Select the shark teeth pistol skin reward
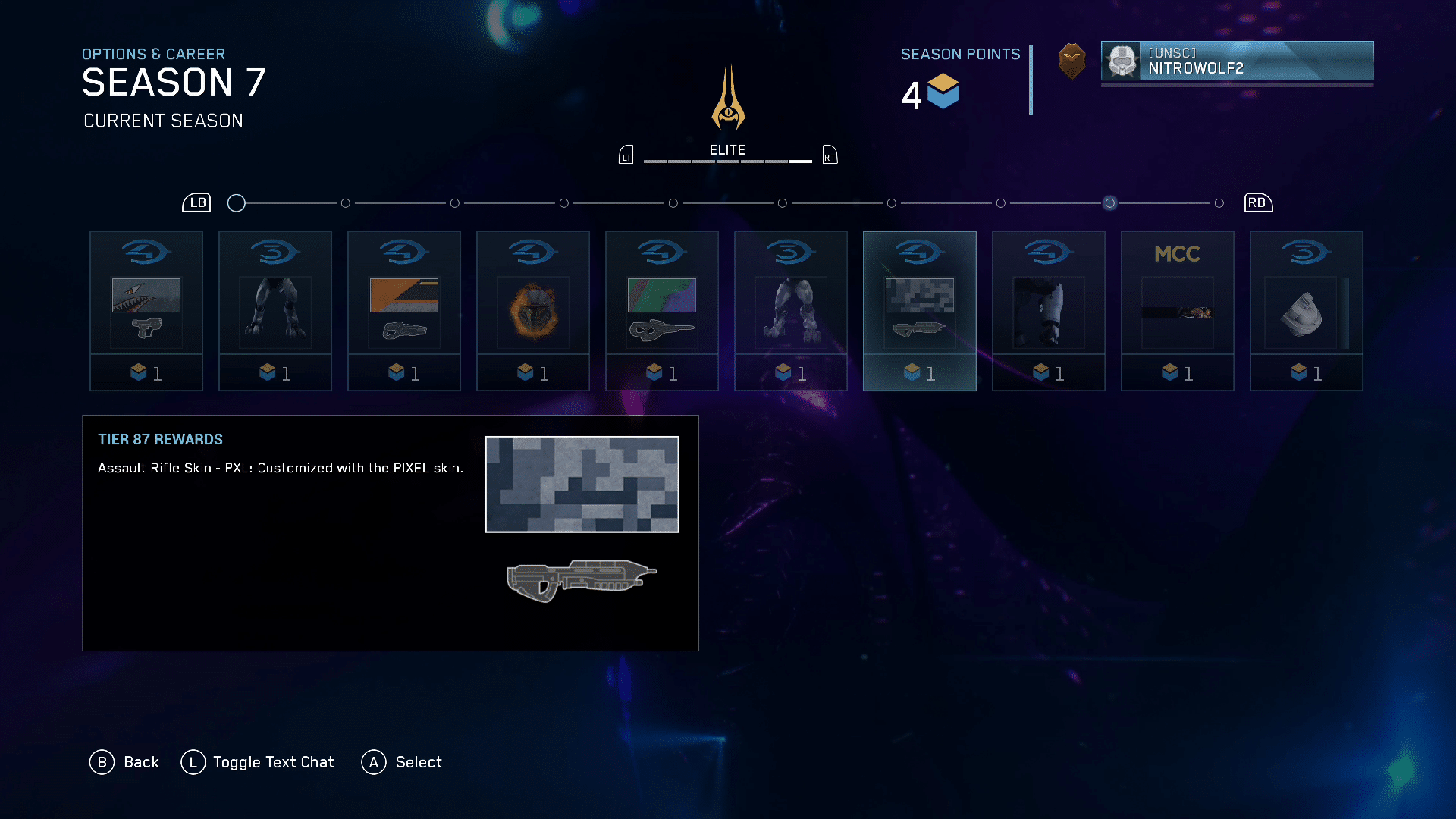 tap(146, 310)
